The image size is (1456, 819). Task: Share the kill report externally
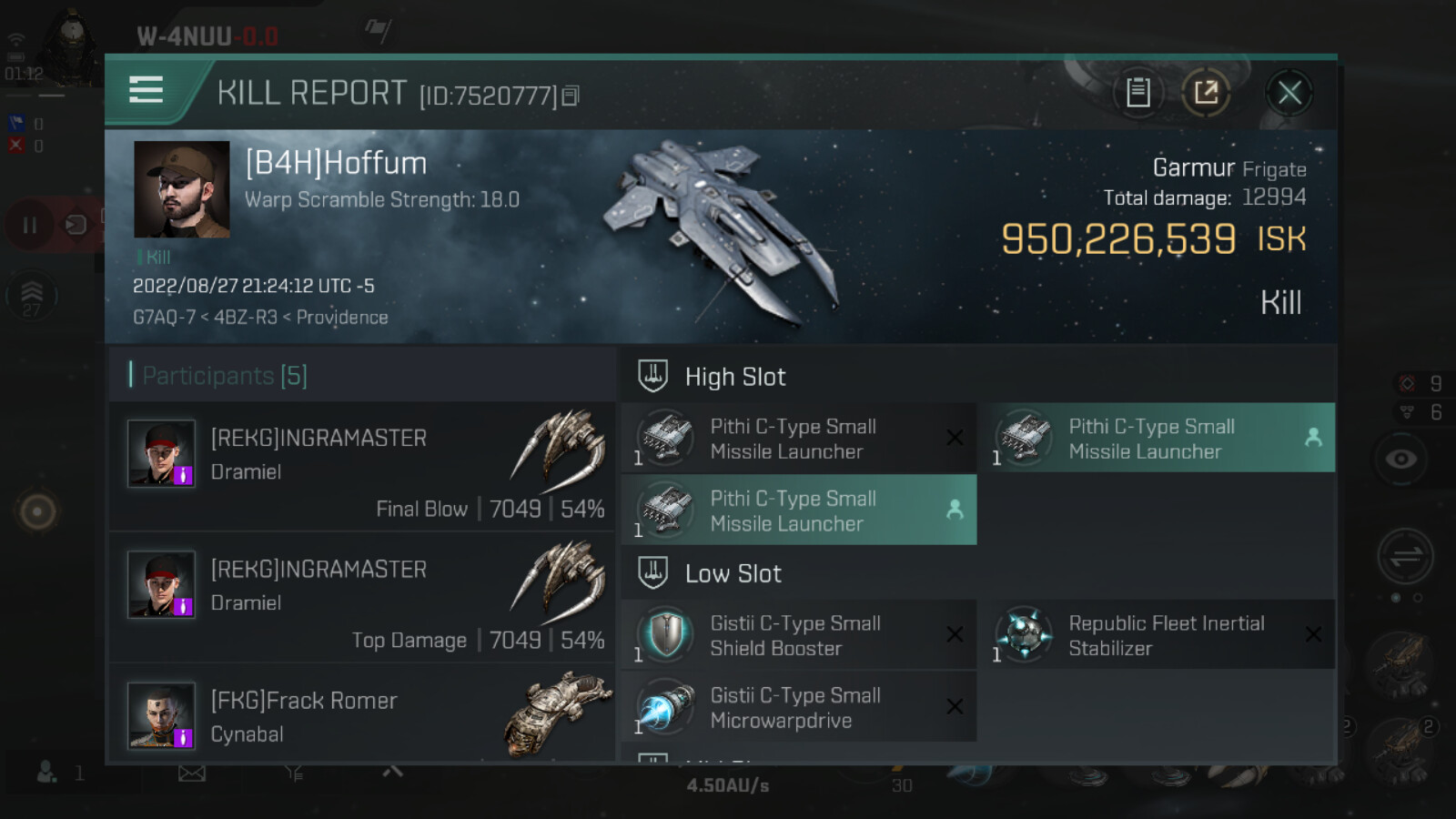point(1206,93)
